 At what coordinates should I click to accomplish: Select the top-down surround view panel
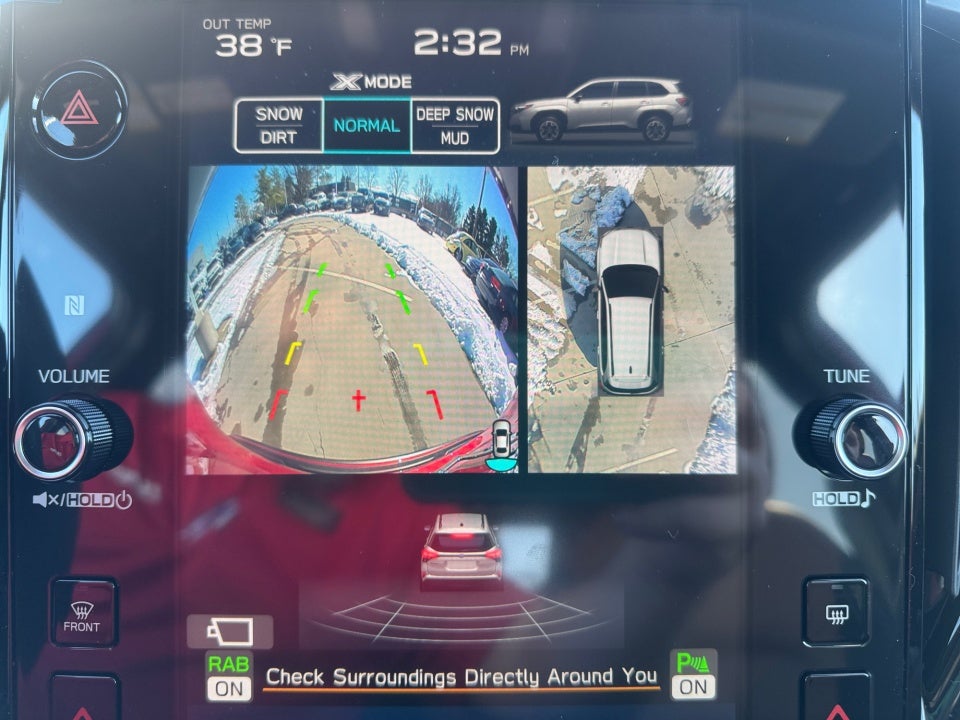[x=631, y=318]
